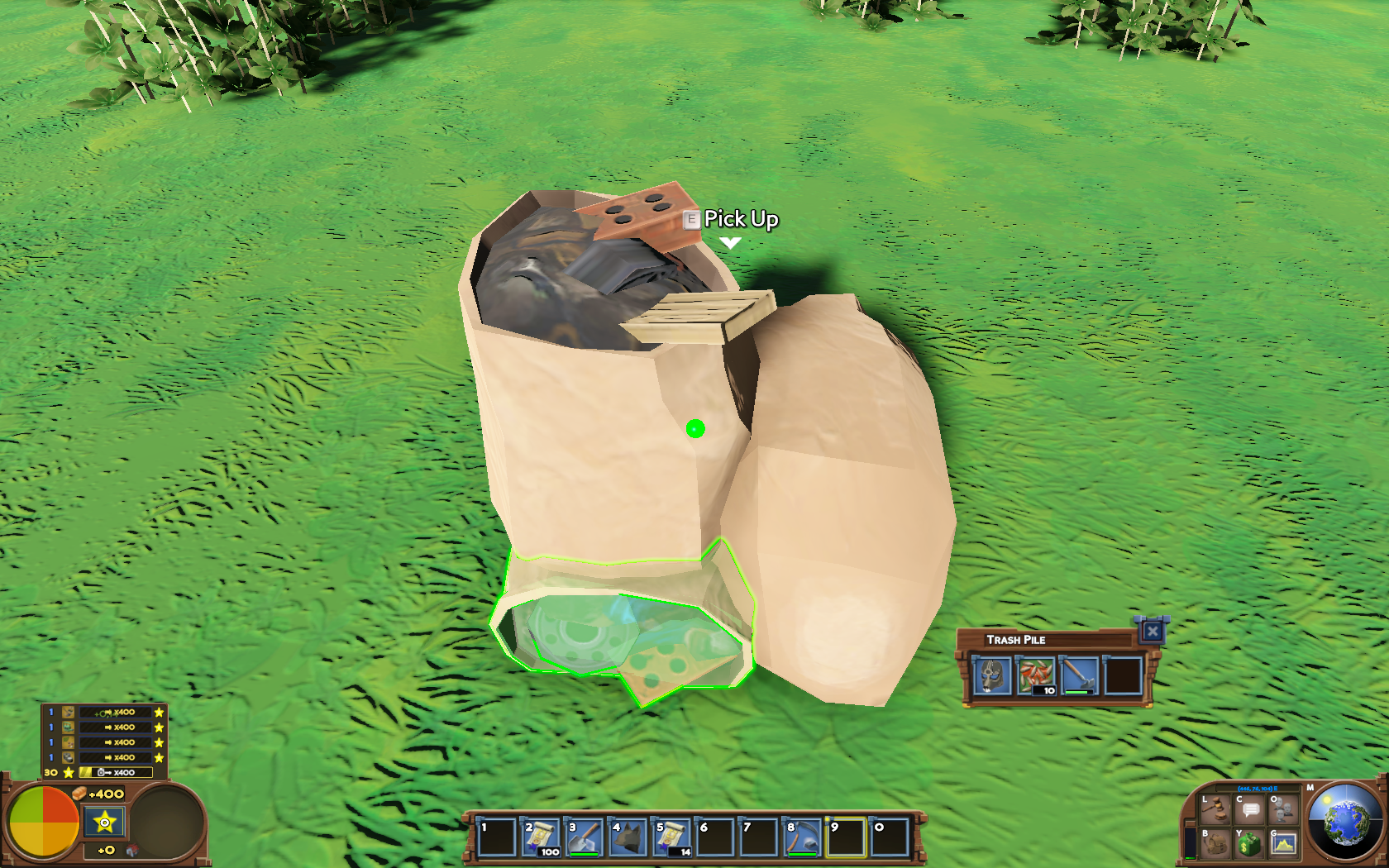Screen dimensions: 1389x868
Task: Select the gray wolf item in hotbar
Action: point(628,837)
